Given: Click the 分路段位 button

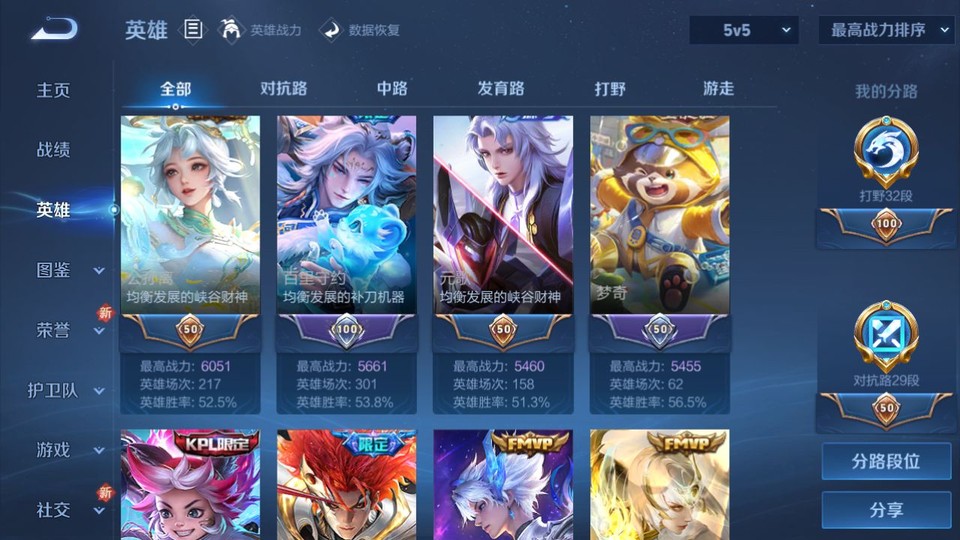Looking at the screenshot, I should (x=886, y=462).
